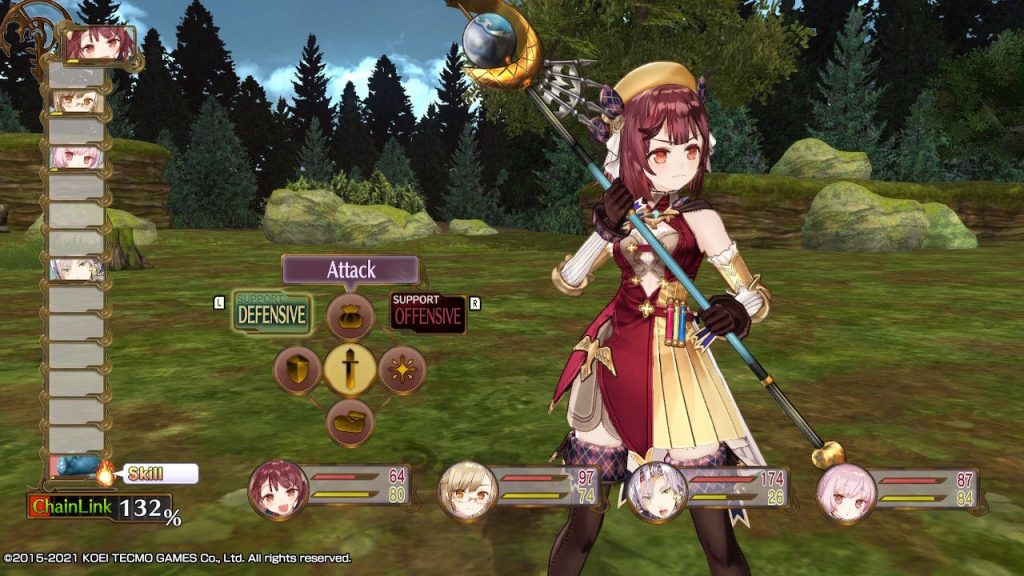Choose the boot flee command
This screenshot has height=576, width=1024.
coord(350,422)
